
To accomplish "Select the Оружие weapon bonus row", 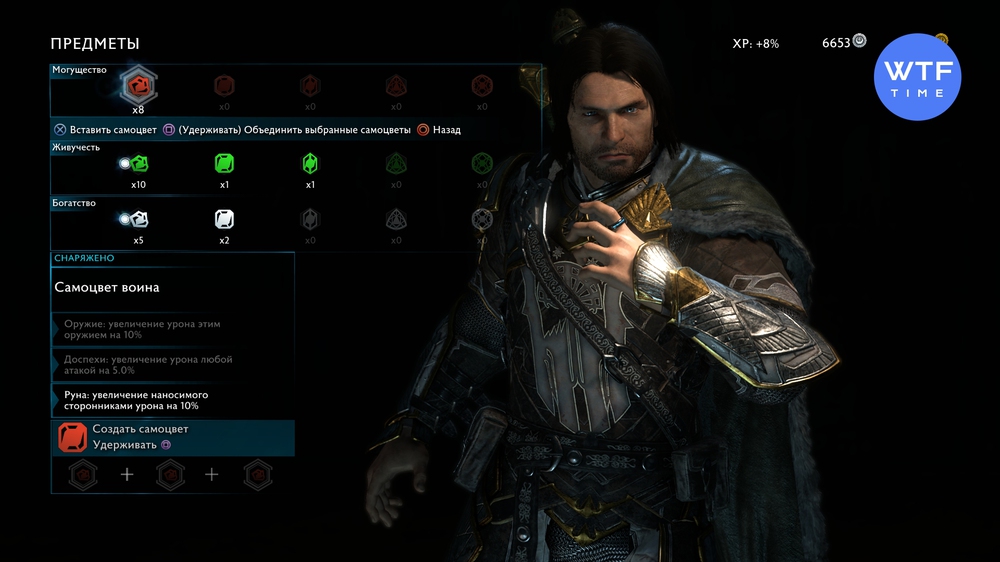I will [173, 330].
